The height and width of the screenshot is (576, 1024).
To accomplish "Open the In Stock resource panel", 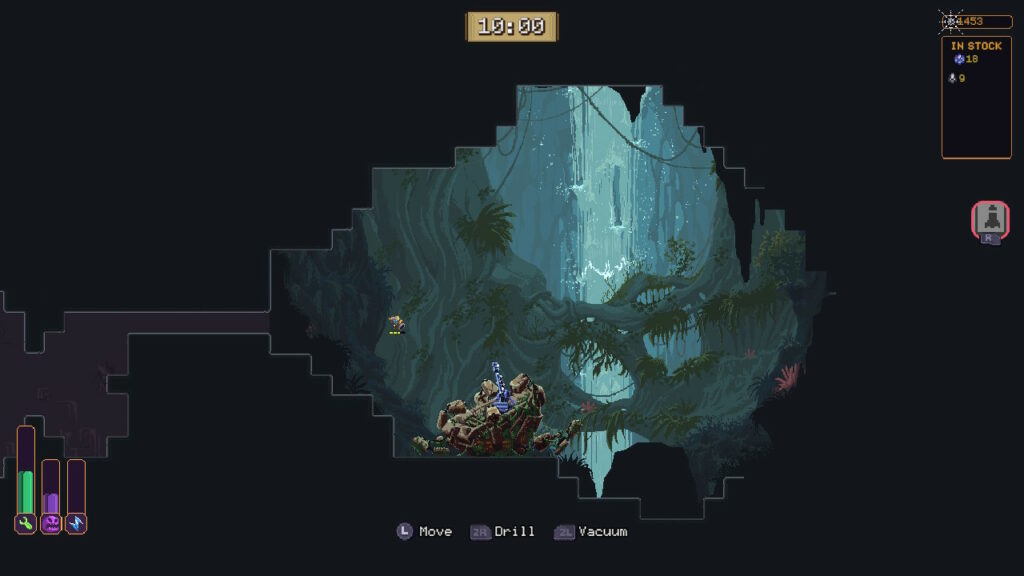I will (x=976, y=97).
